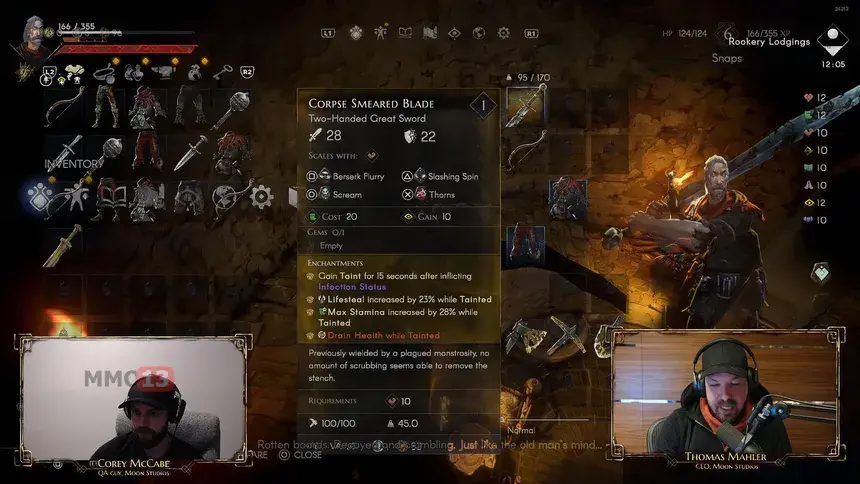The image size is (860, 484).
Task: Choose the red trousers in the inventory grid
Action: pos(149,150)
